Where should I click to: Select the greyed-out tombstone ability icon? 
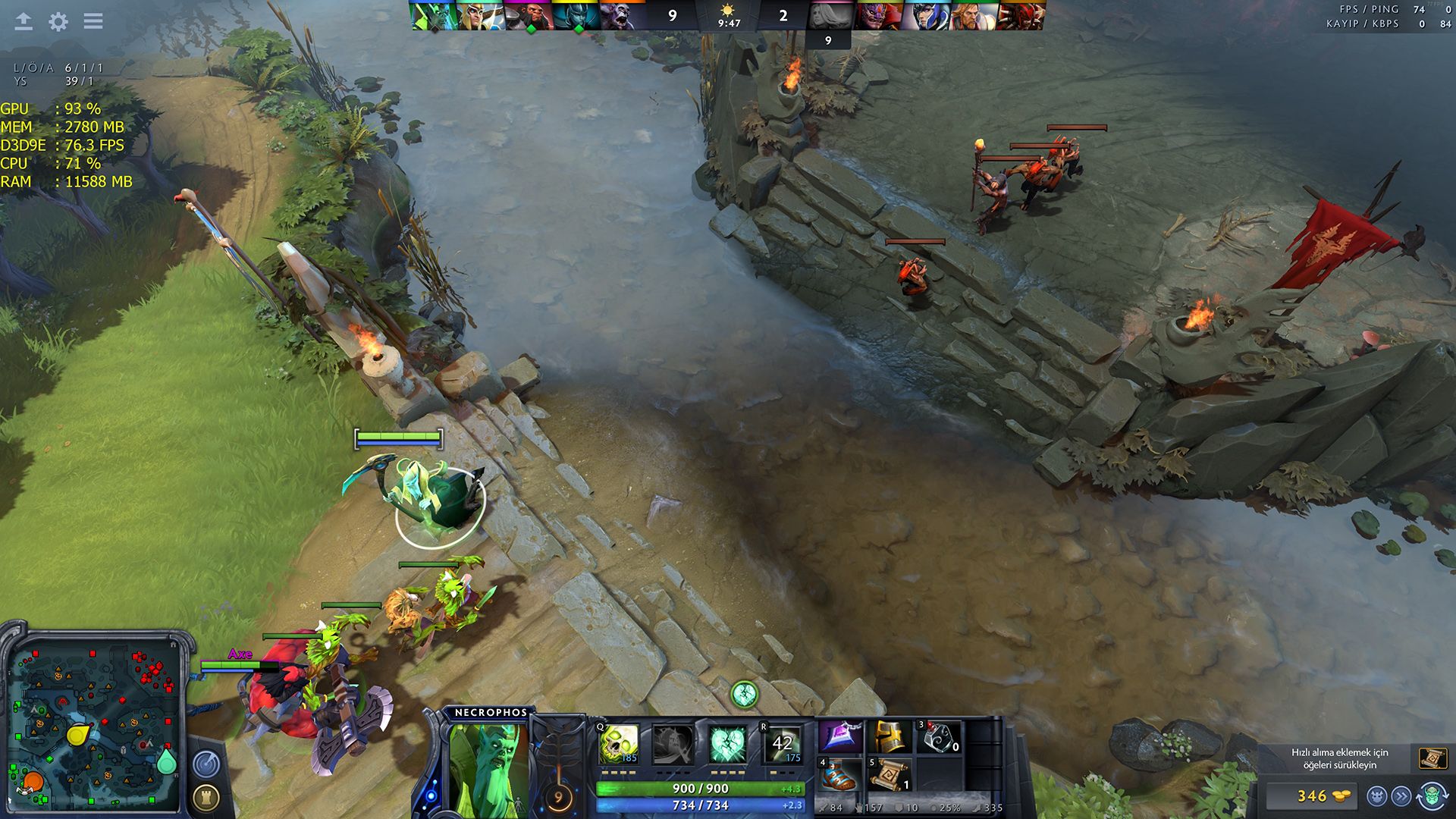pyautogui.click(x=673, y=744)
